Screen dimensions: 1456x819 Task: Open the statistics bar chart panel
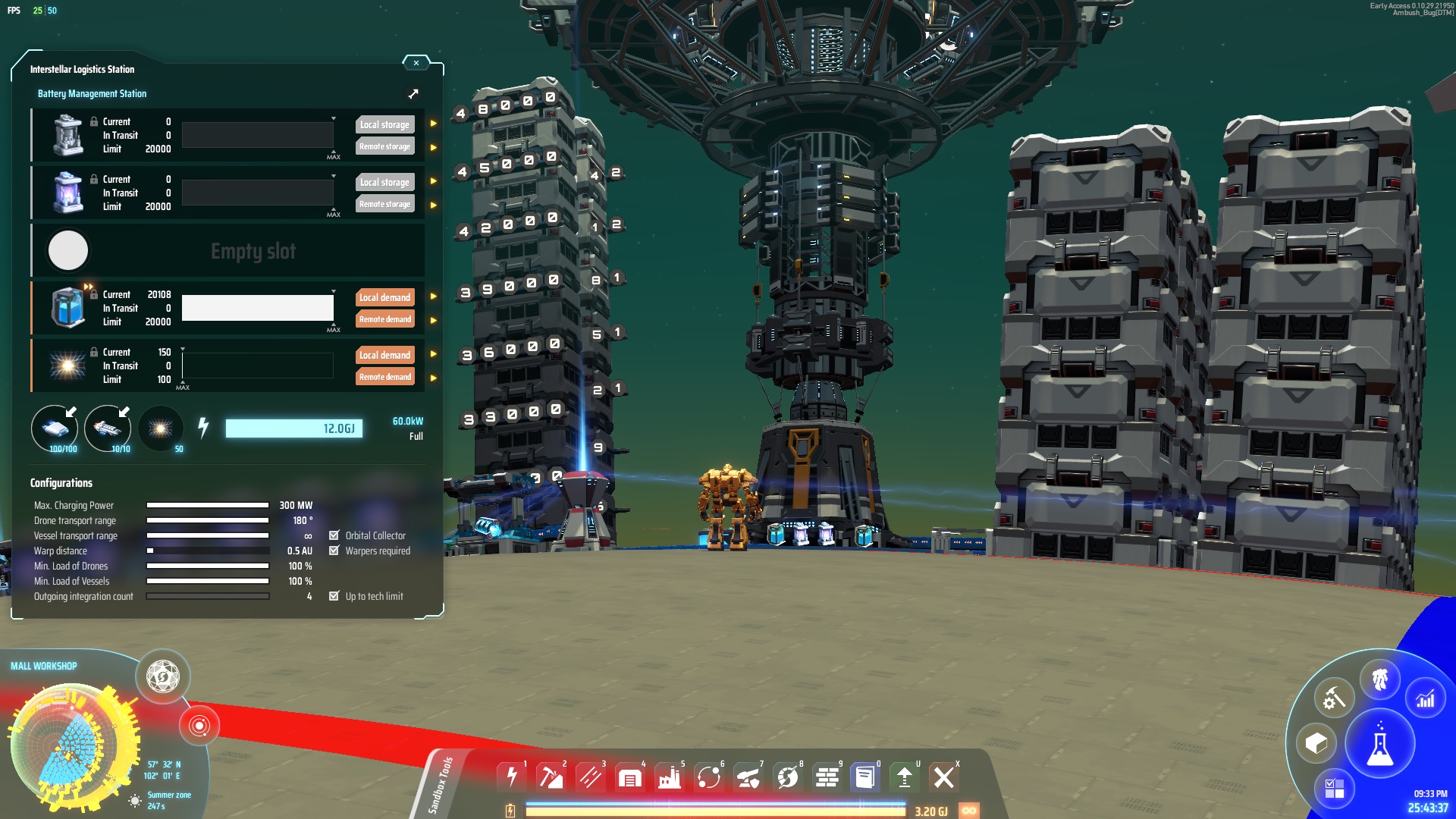[x=1425, y=698]
